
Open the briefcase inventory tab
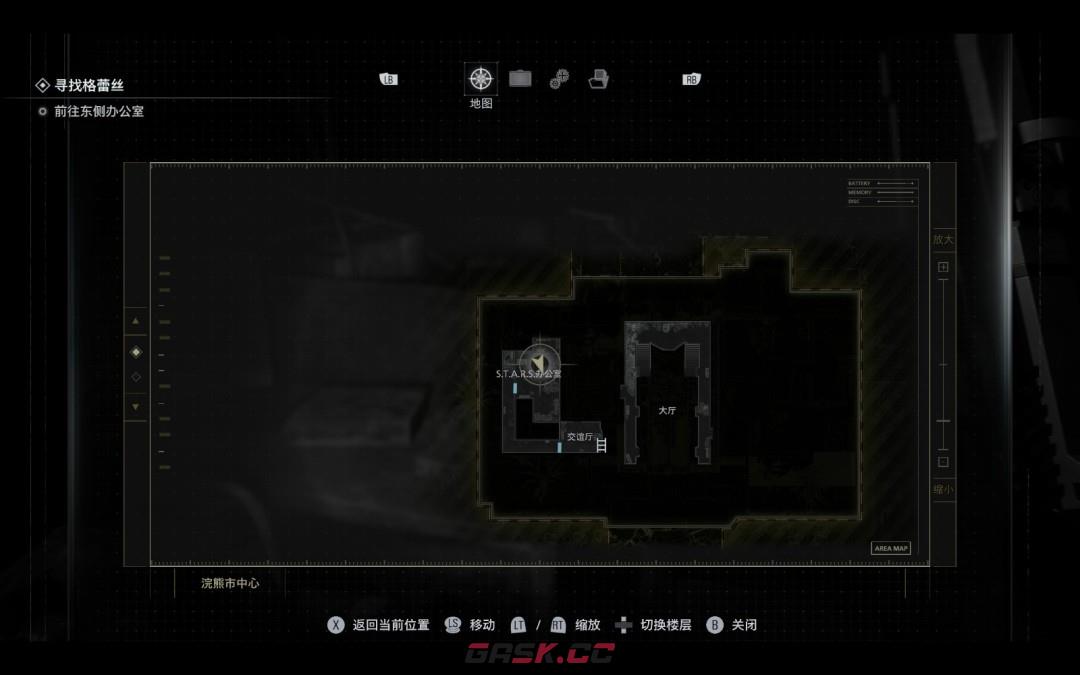point(520,78)
